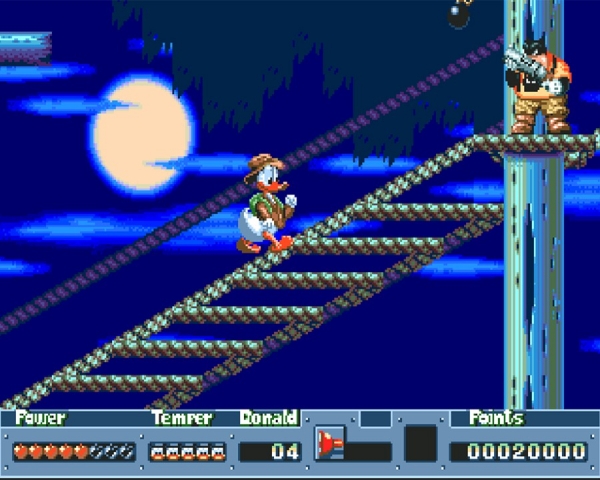Viewport: 600px width, 480px height.
Task: Select the red plunger weapon icon
Action: tap(330, 443)
